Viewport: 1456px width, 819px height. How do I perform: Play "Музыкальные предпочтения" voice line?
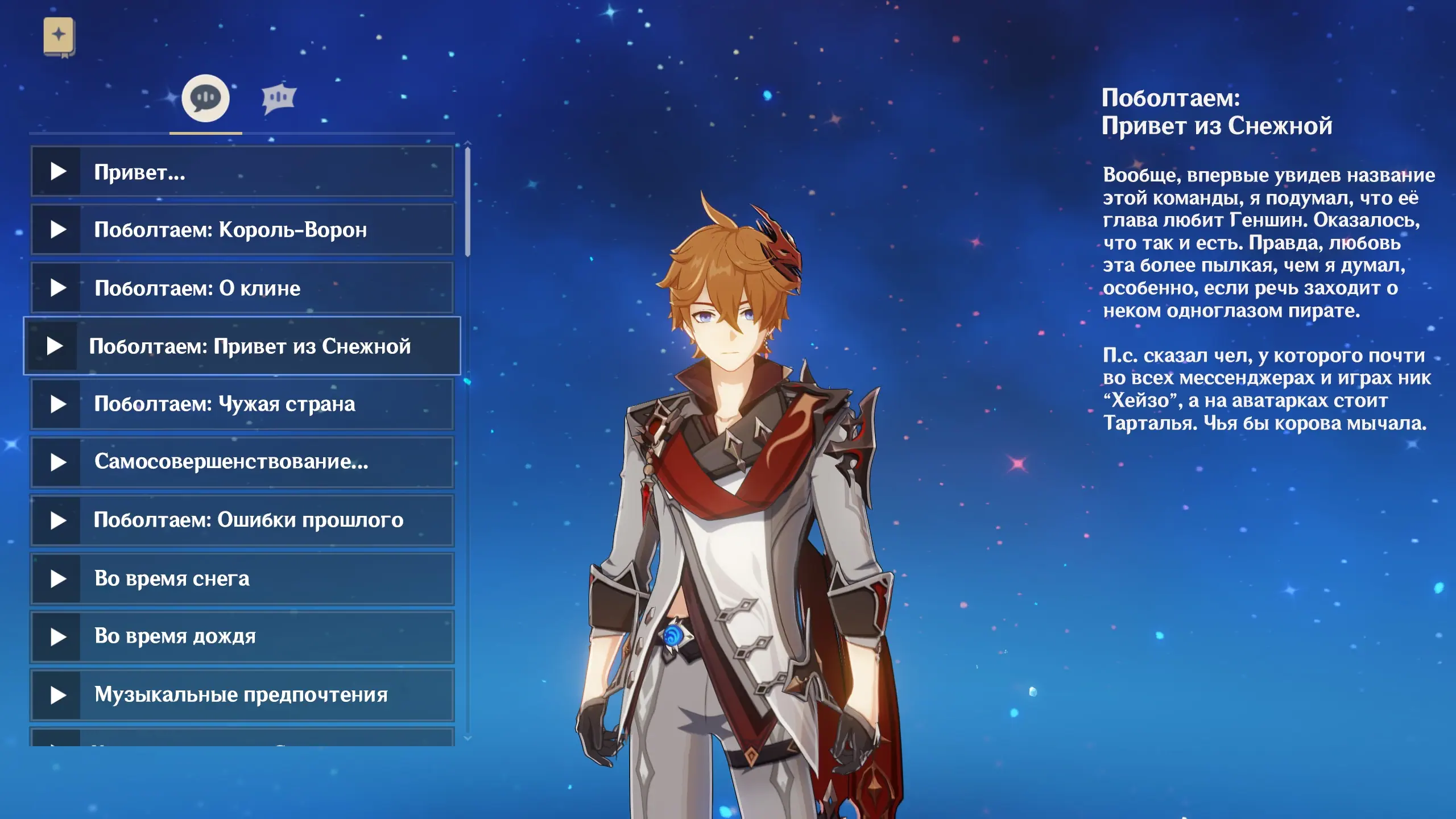pyautogui.click(x=242, y=695)
